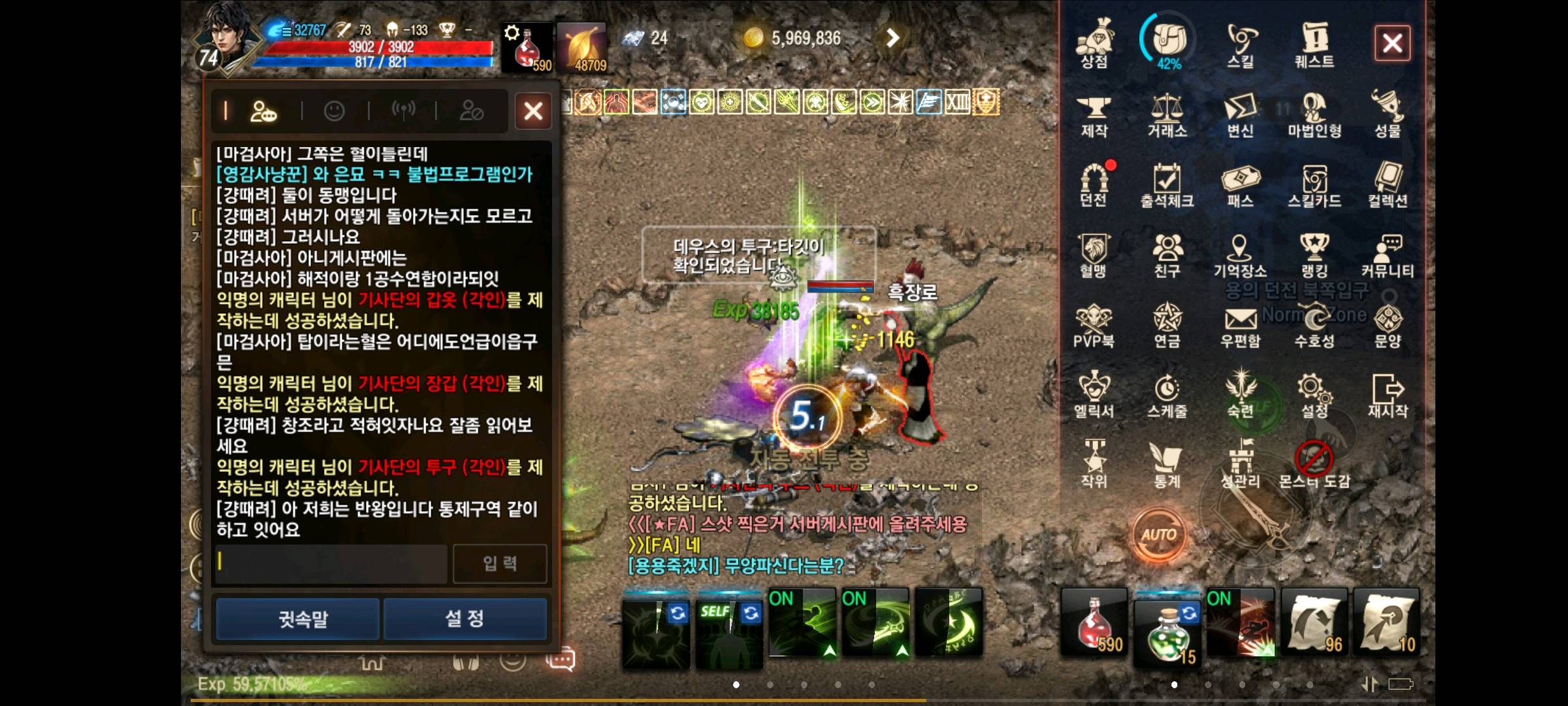
Task: Collapse the chat window with the X
Action: point(533,111)
